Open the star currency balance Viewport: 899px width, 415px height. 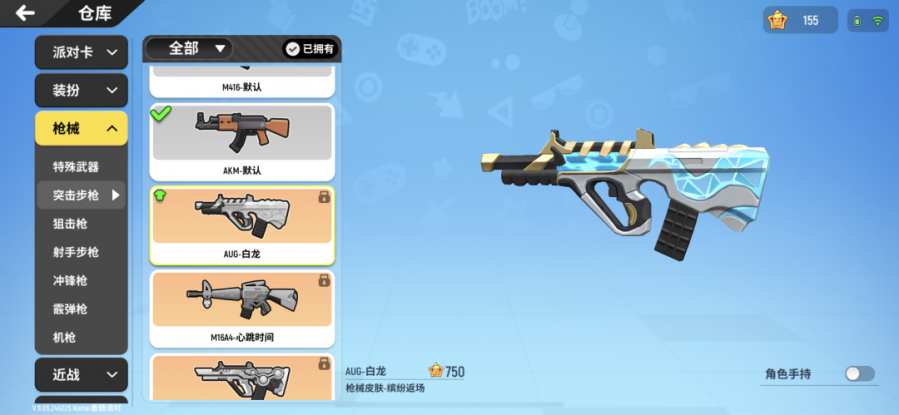coord(800,20)
